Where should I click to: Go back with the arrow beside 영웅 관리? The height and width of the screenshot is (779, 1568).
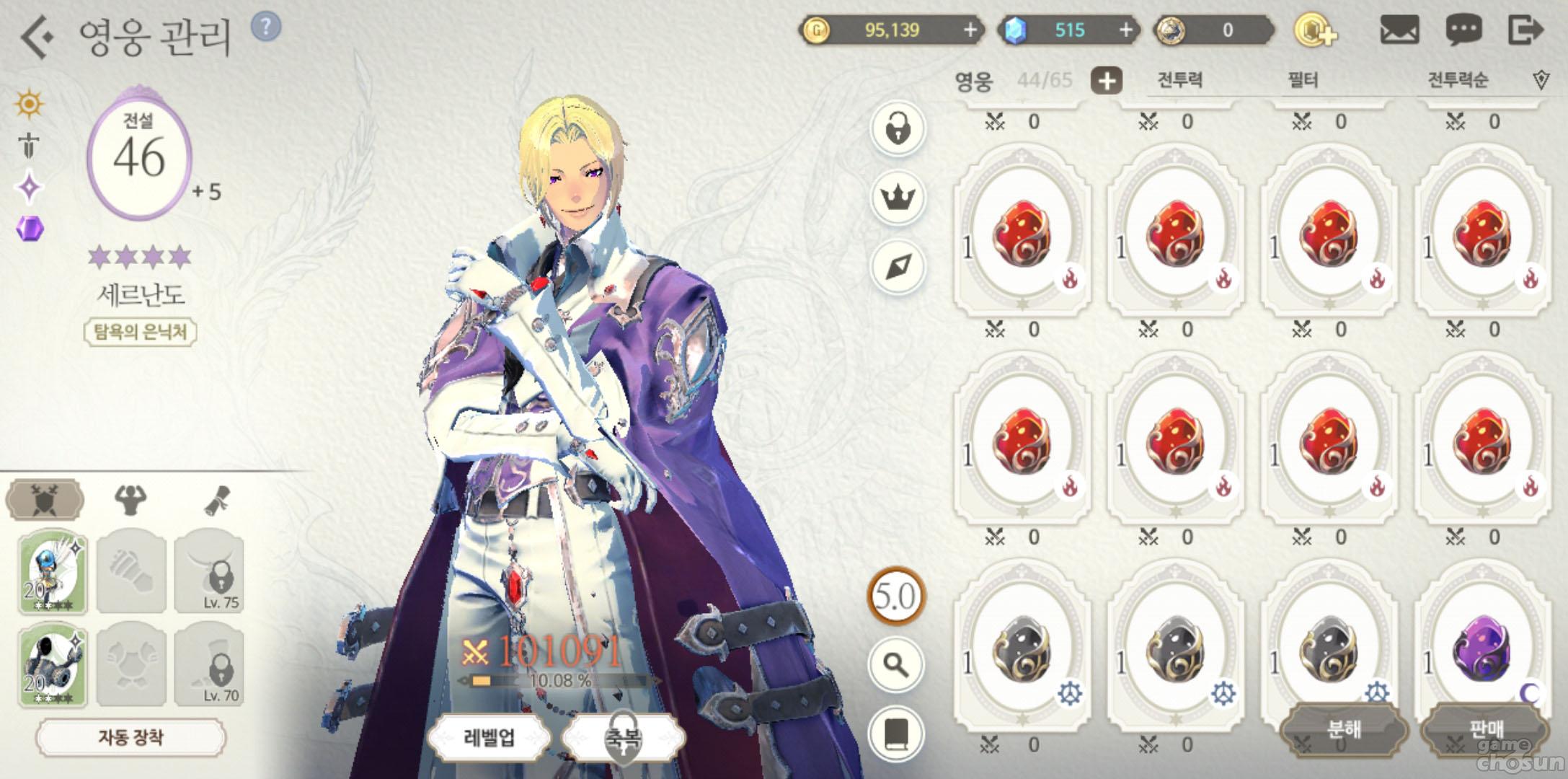pos(36,36)
